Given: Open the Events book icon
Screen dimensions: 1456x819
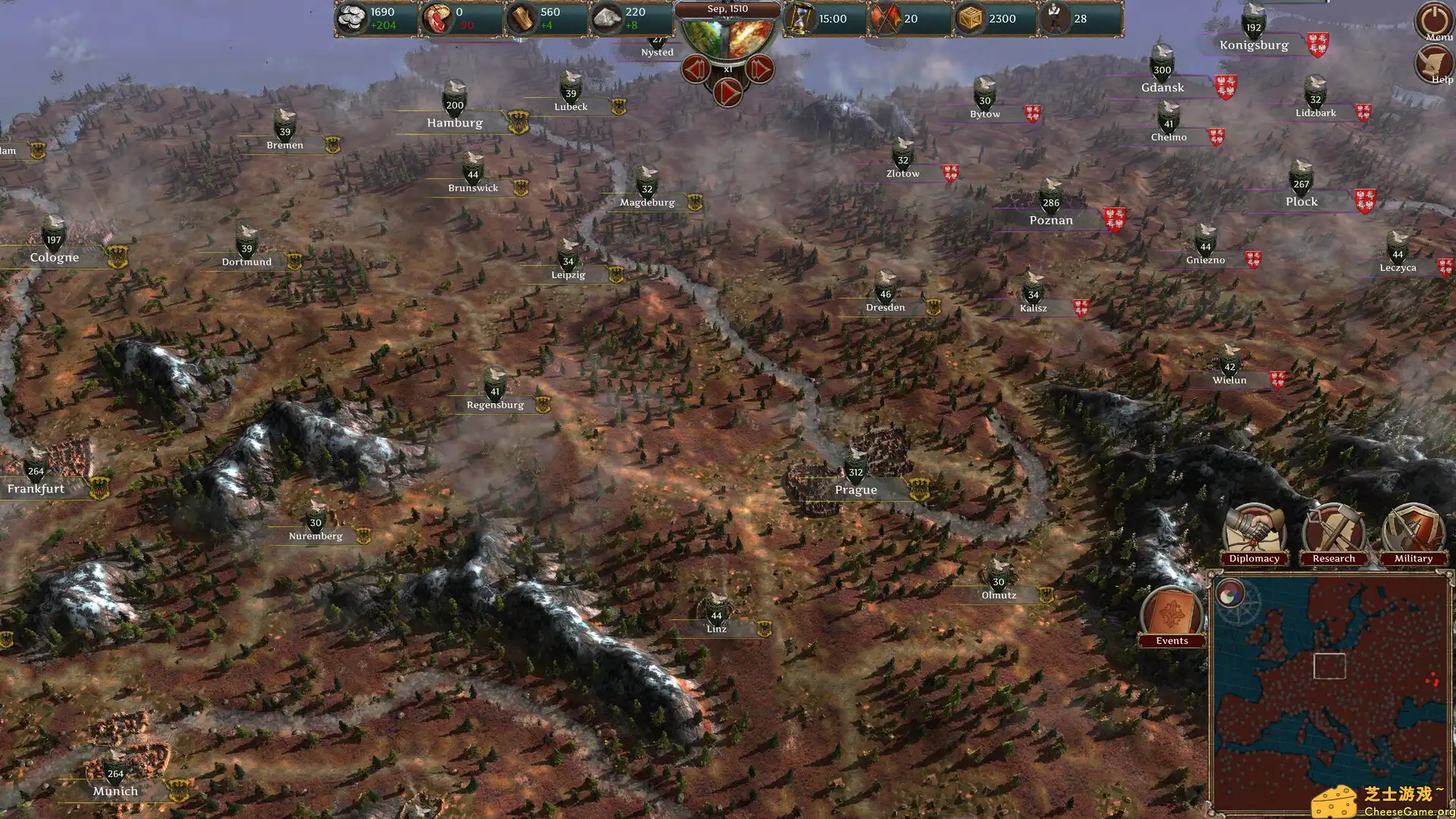Looking at the screenshot, I should [x=1172, y=610].
